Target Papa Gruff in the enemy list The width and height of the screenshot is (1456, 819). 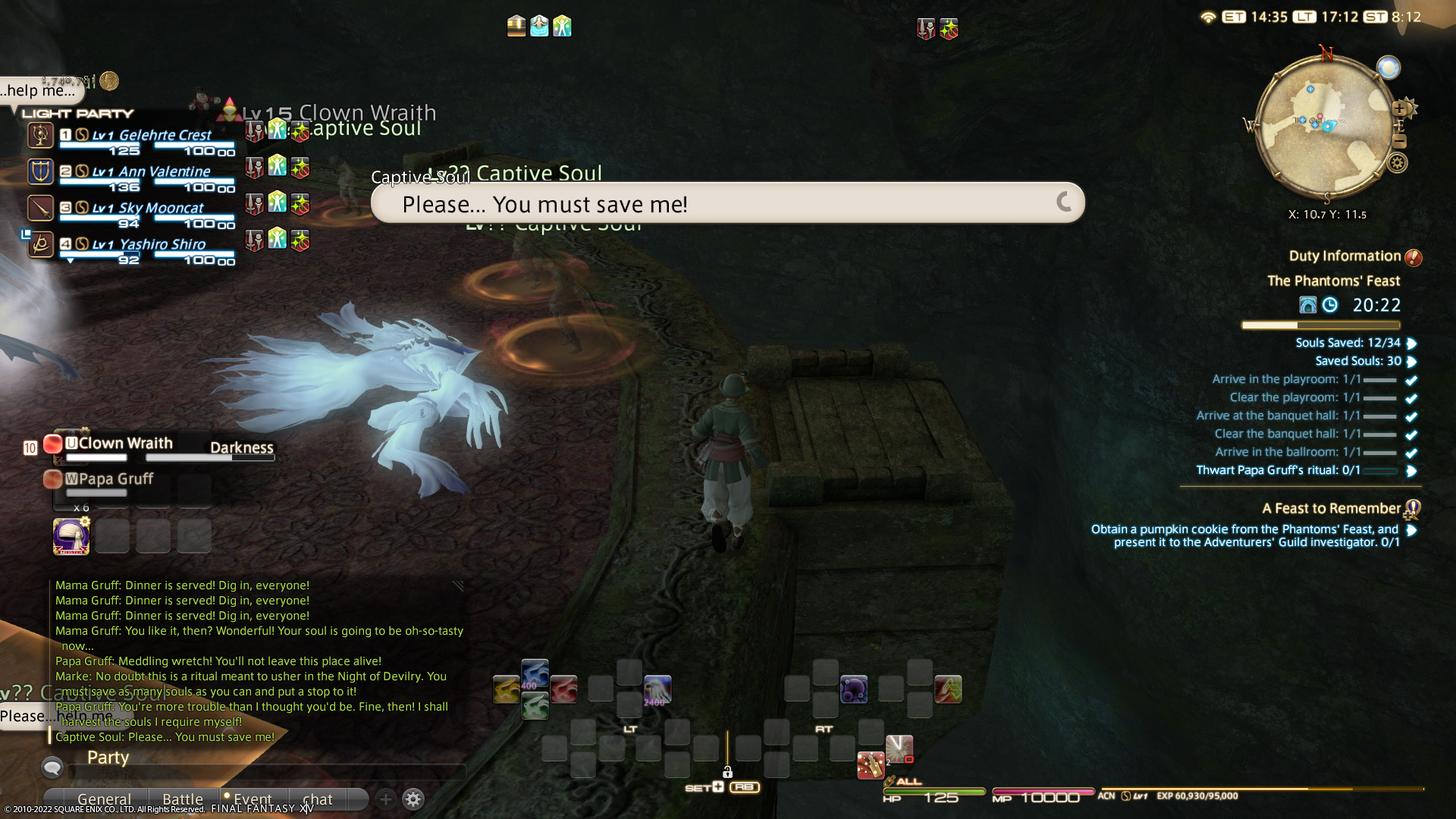coord(116,479)
